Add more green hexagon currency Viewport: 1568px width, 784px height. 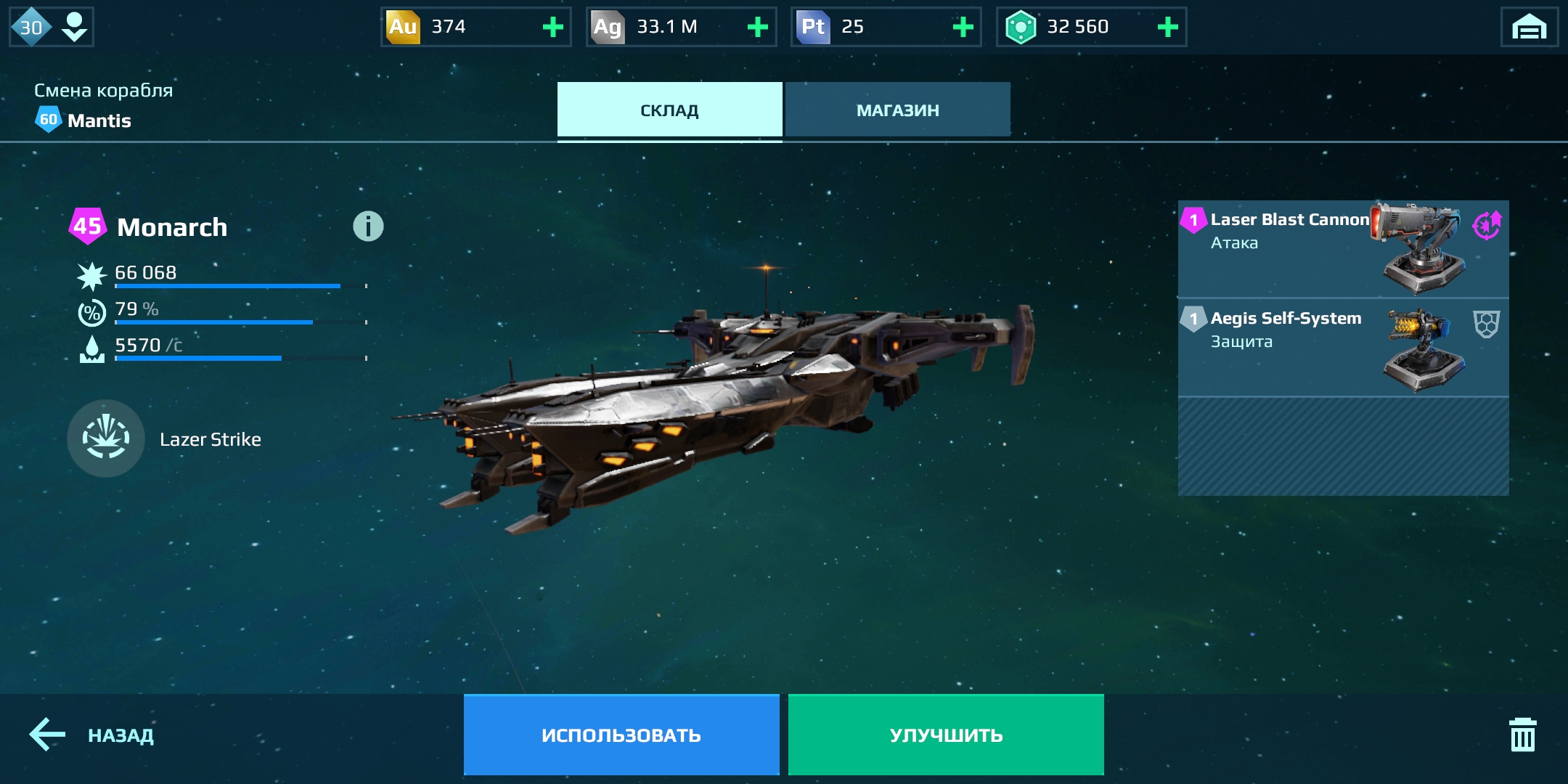(x=1167, y=28)
